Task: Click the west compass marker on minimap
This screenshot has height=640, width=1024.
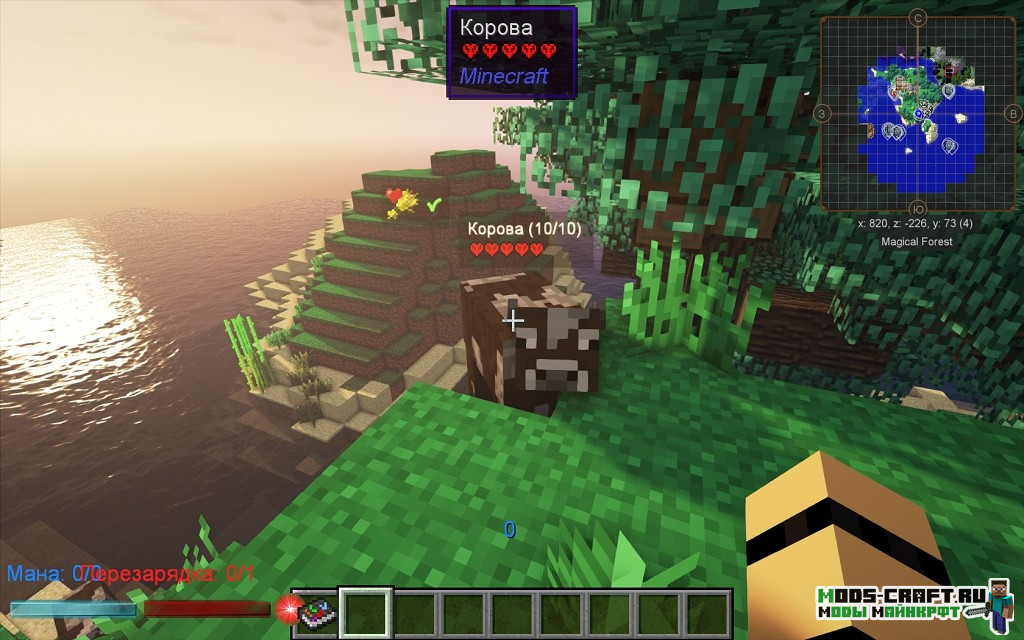Action: coord(823,113)
